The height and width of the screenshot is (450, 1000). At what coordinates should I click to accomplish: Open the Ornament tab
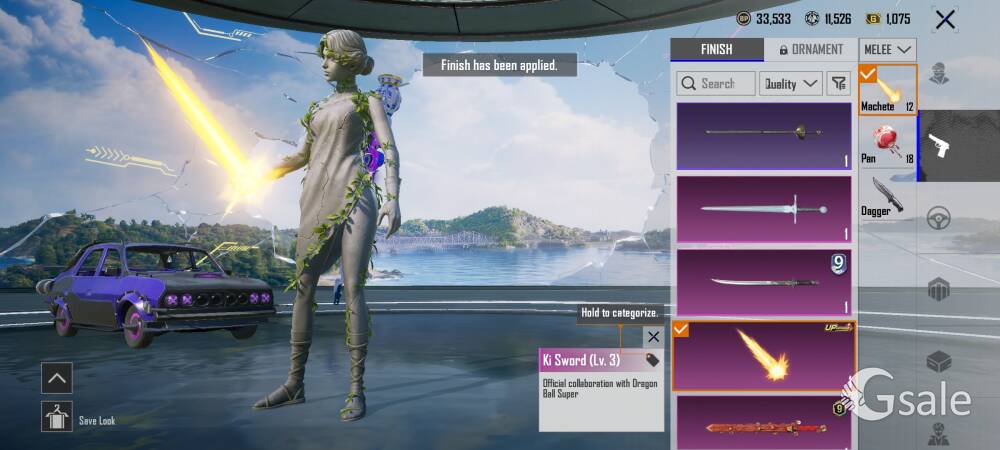click(x=810, y=49)
